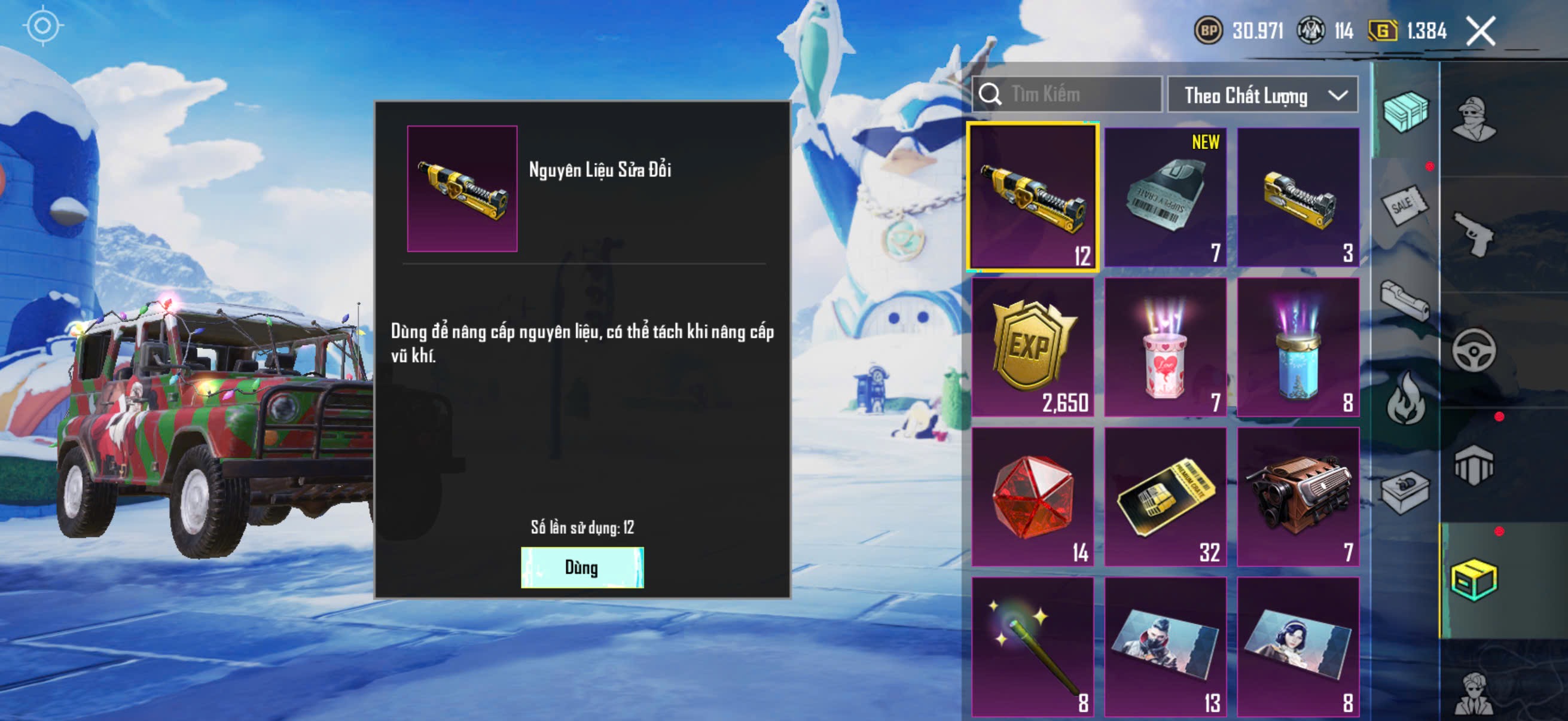
Task: Close the inventory screen
Action: [1480, 31]
